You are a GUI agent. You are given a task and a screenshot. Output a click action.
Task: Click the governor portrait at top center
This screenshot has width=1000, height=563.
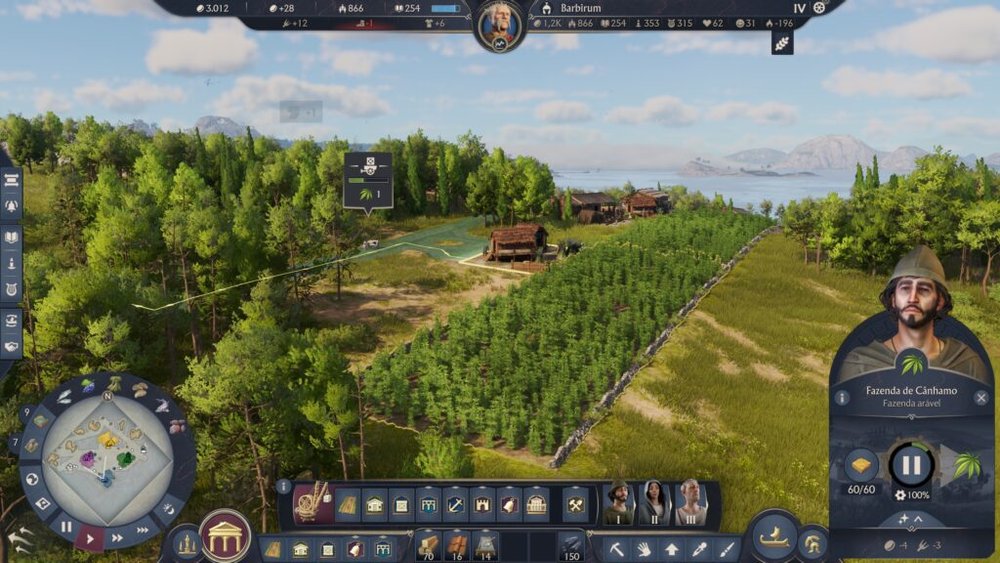(500, 25)
